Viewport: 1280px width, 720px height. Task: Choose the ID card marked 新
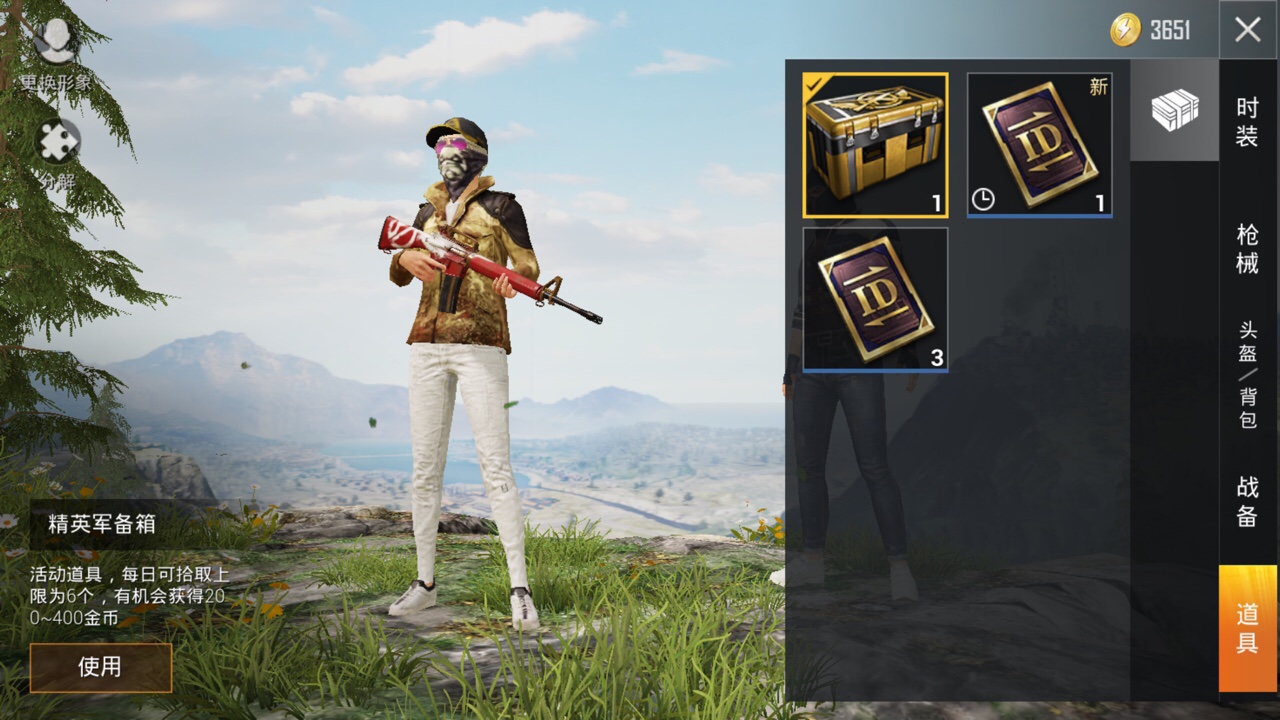tap(1039, 145)
